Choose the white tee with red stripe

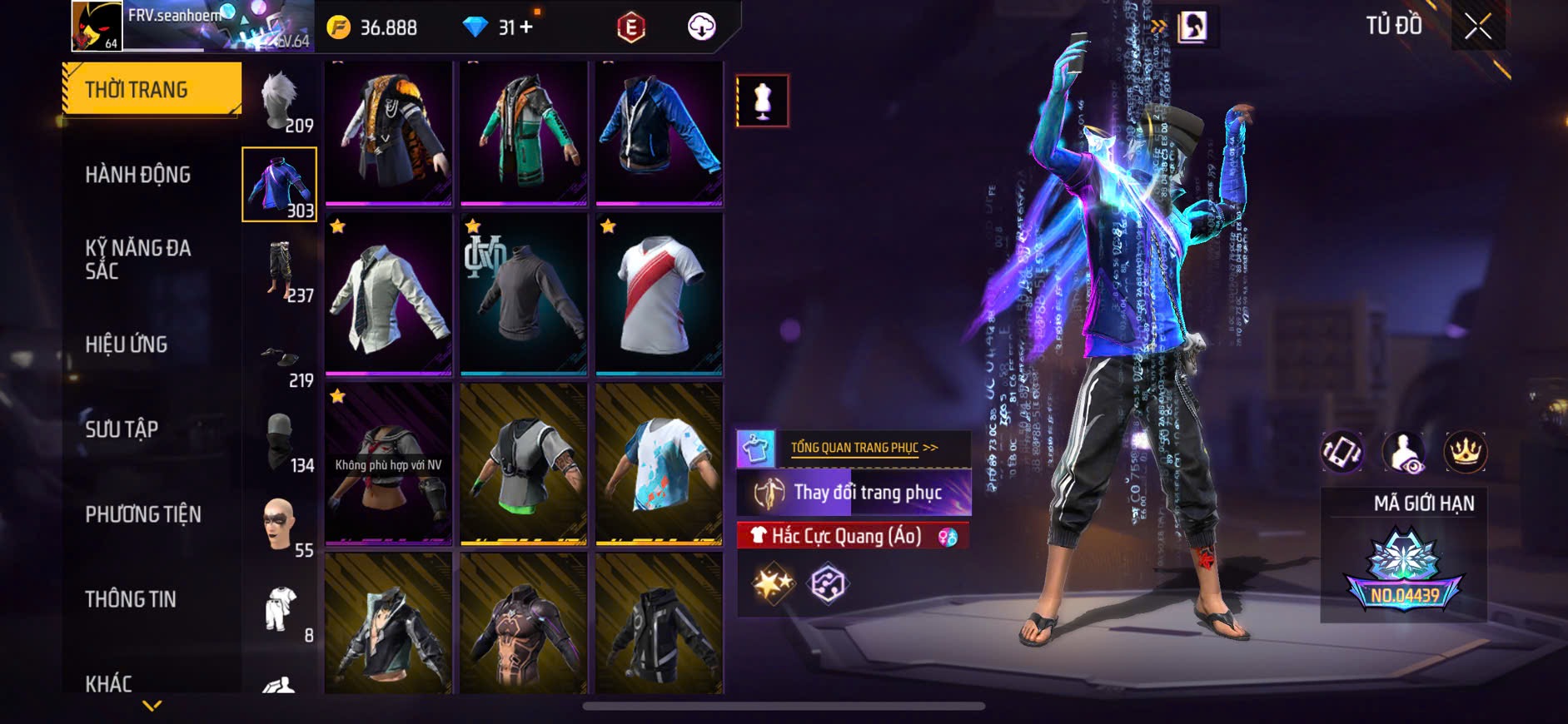click(659, 294)
